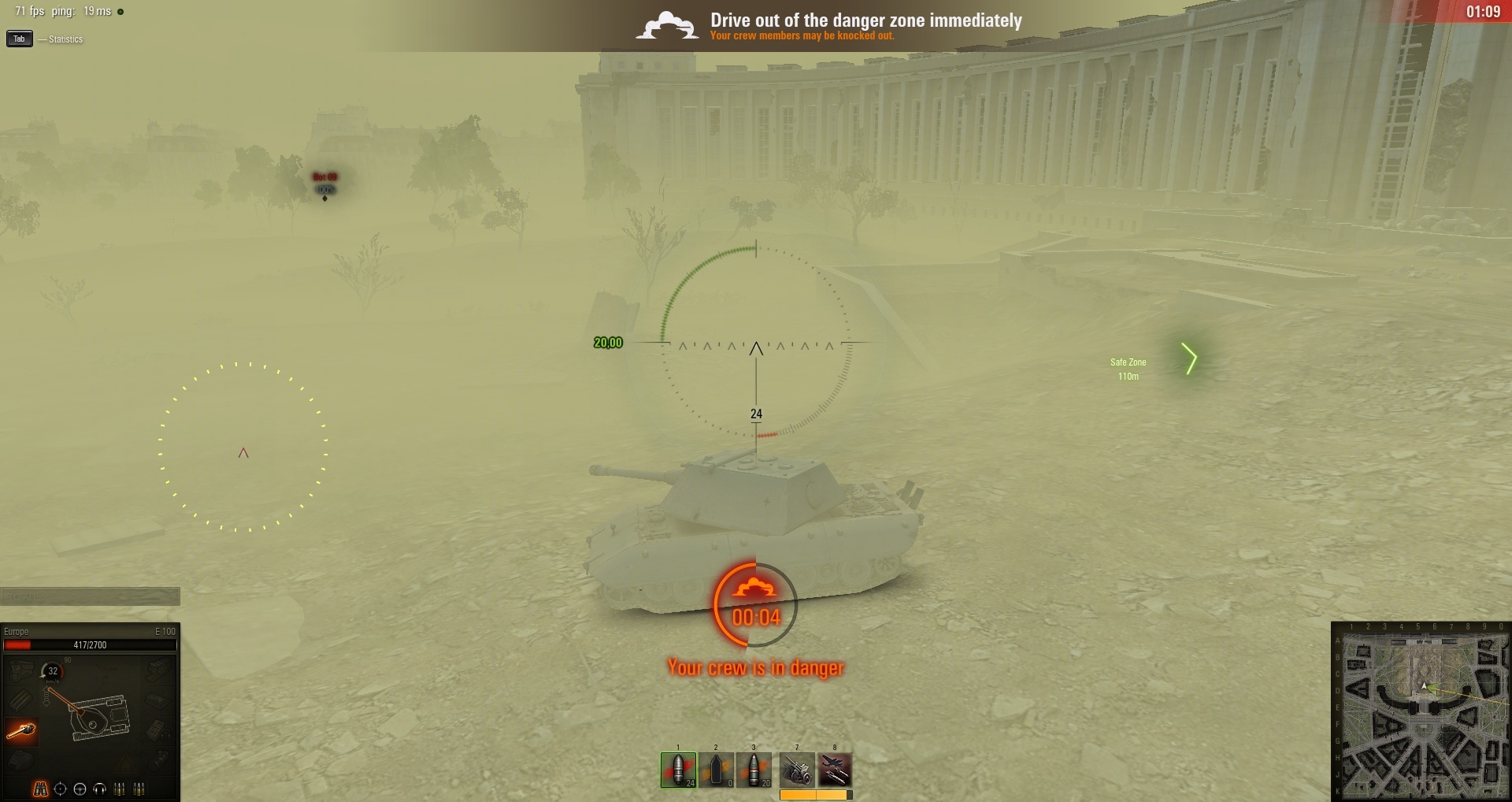Call in the artillery strike consumable

[797, 770]
